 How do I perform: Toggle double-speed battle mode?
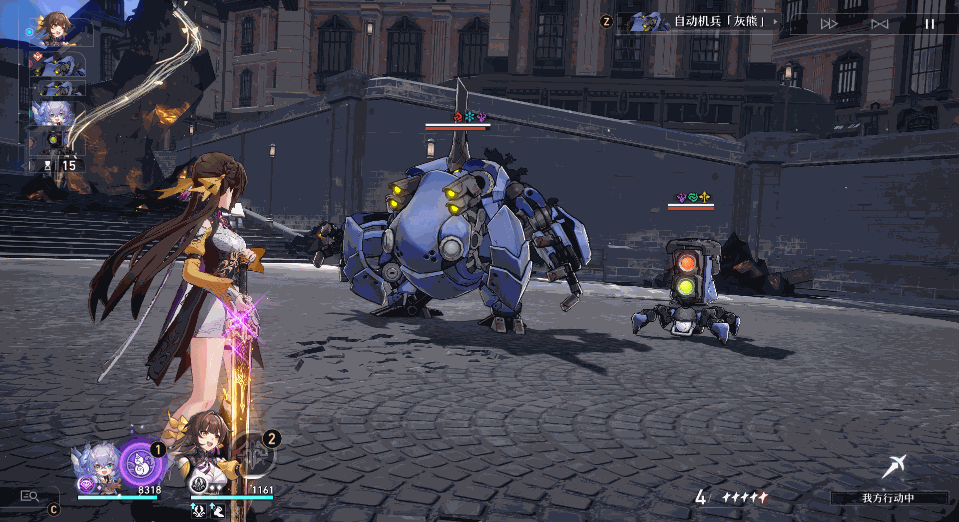[829, 23]
